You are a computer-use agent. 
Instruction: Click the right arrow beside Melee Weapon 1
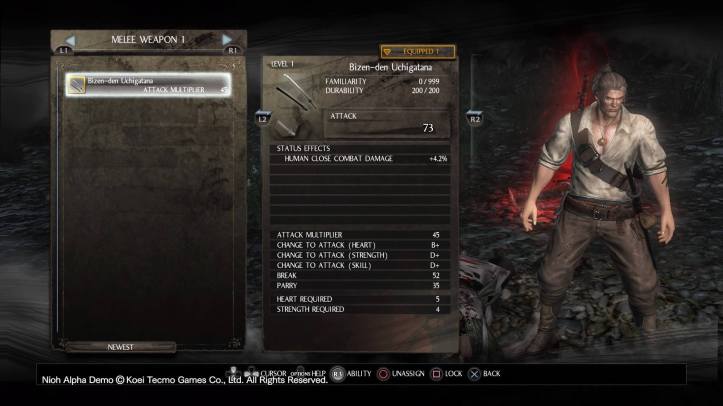point(227,40)
